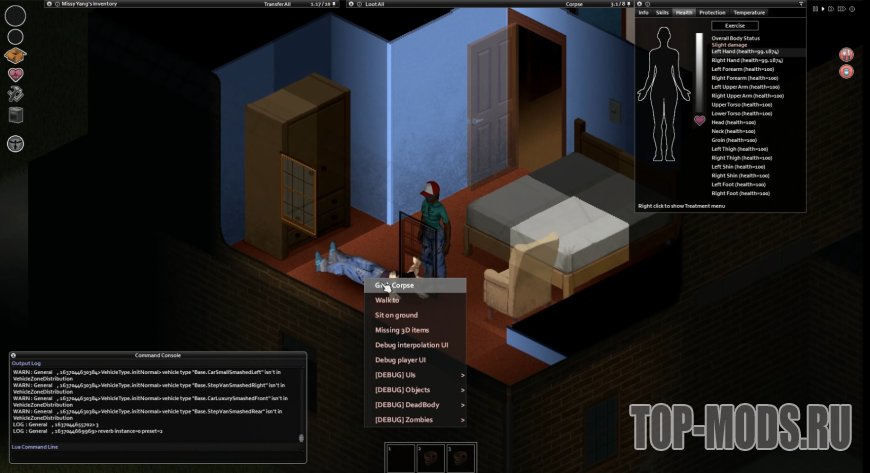This screenshot has width=870, height=473.
Task: Switch to the Info tab
Action: (x=644, y=12)
